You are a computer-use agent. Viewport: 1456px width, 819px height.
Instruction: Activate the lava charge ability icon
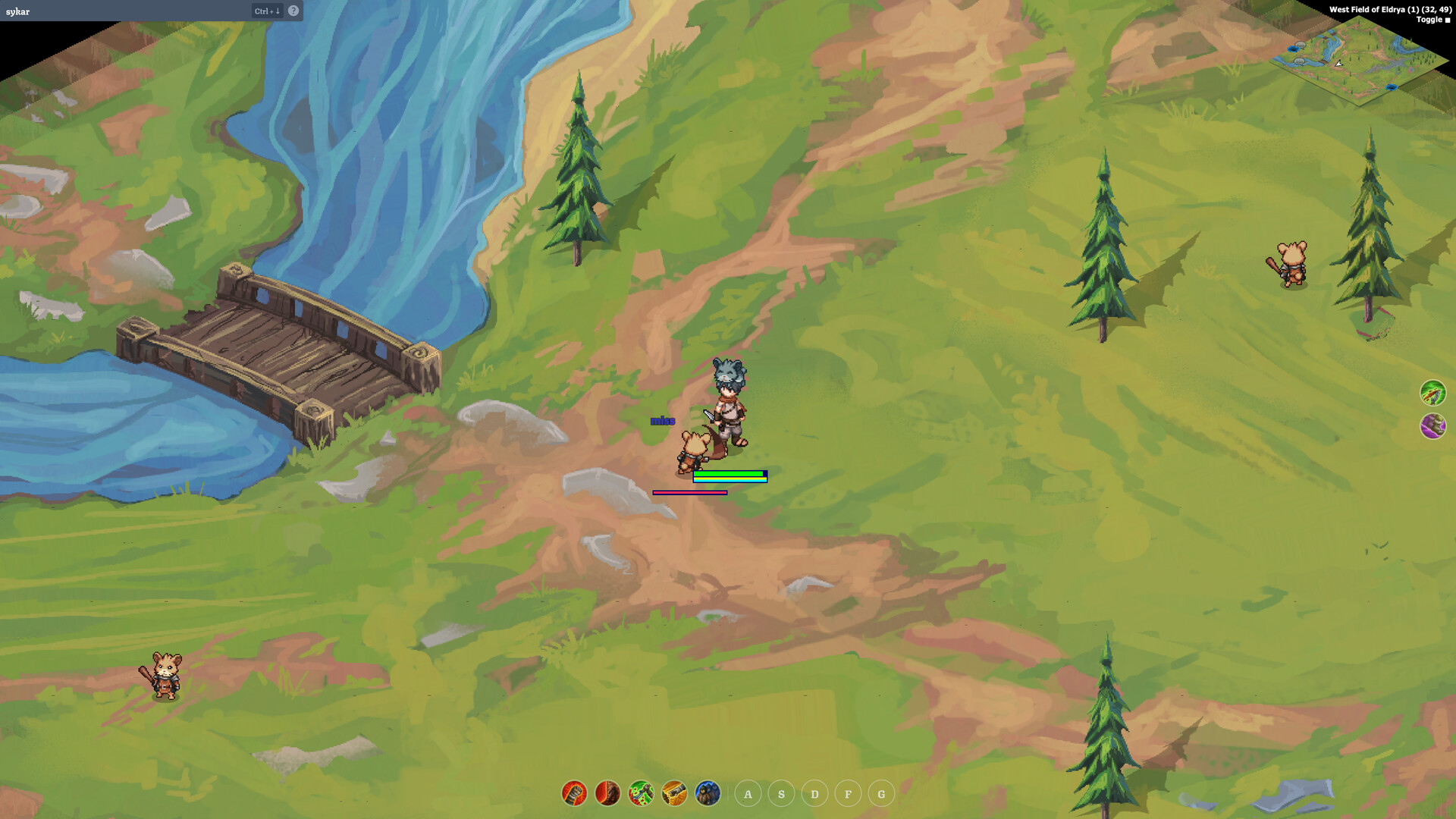tap(607, 794)
